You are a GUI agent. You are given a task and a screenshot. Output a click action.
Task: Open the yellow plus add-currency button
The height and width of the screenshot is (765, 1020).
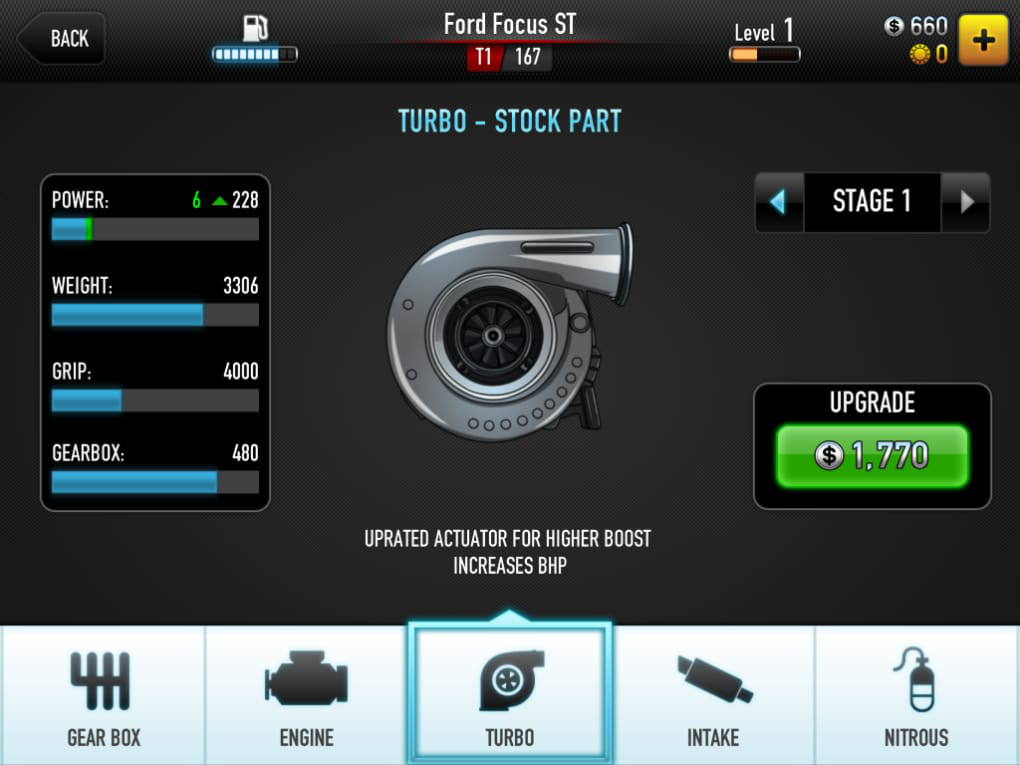[983, 40]
